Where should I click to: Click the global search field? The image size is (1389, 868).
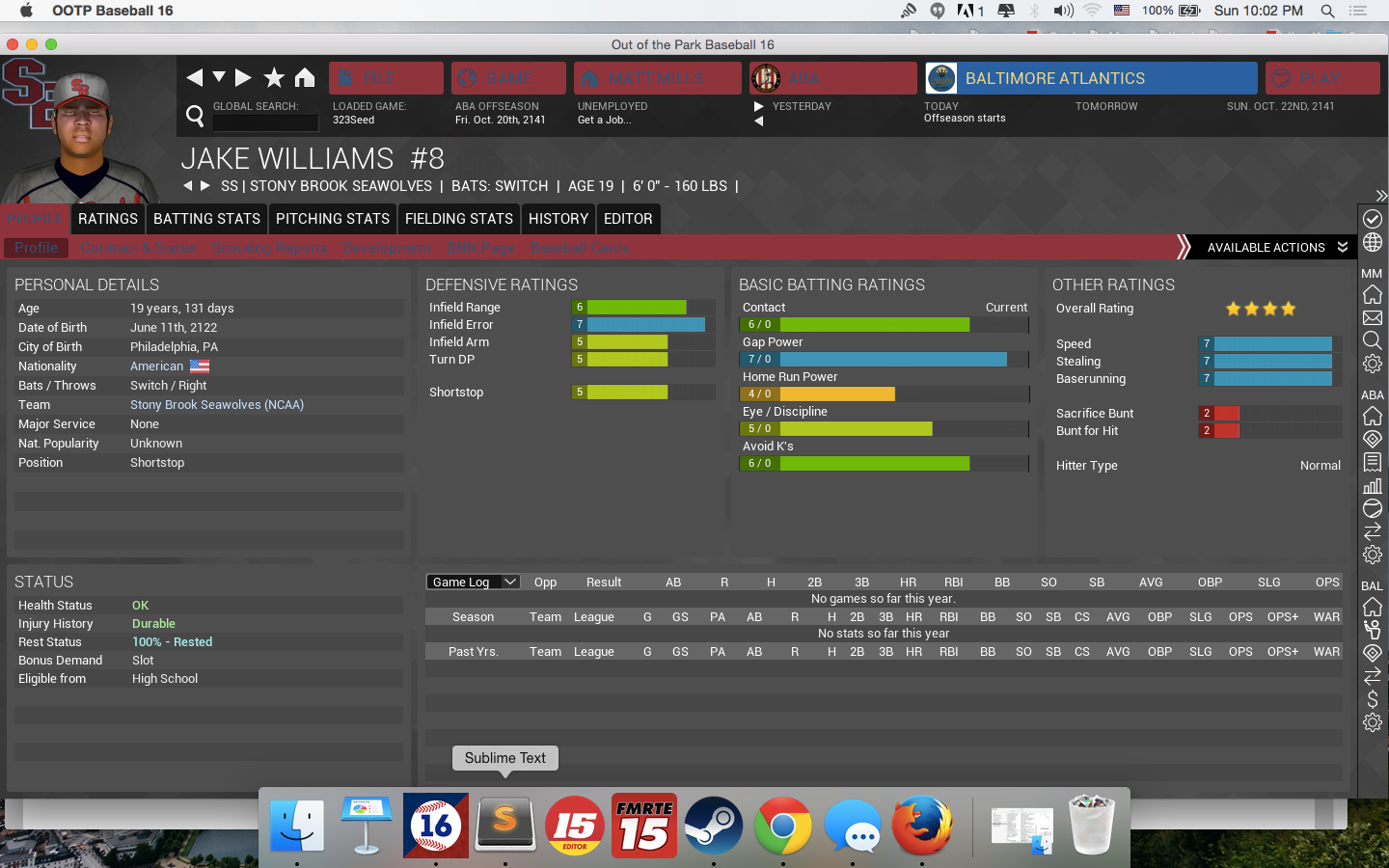(x=265, y=122)
